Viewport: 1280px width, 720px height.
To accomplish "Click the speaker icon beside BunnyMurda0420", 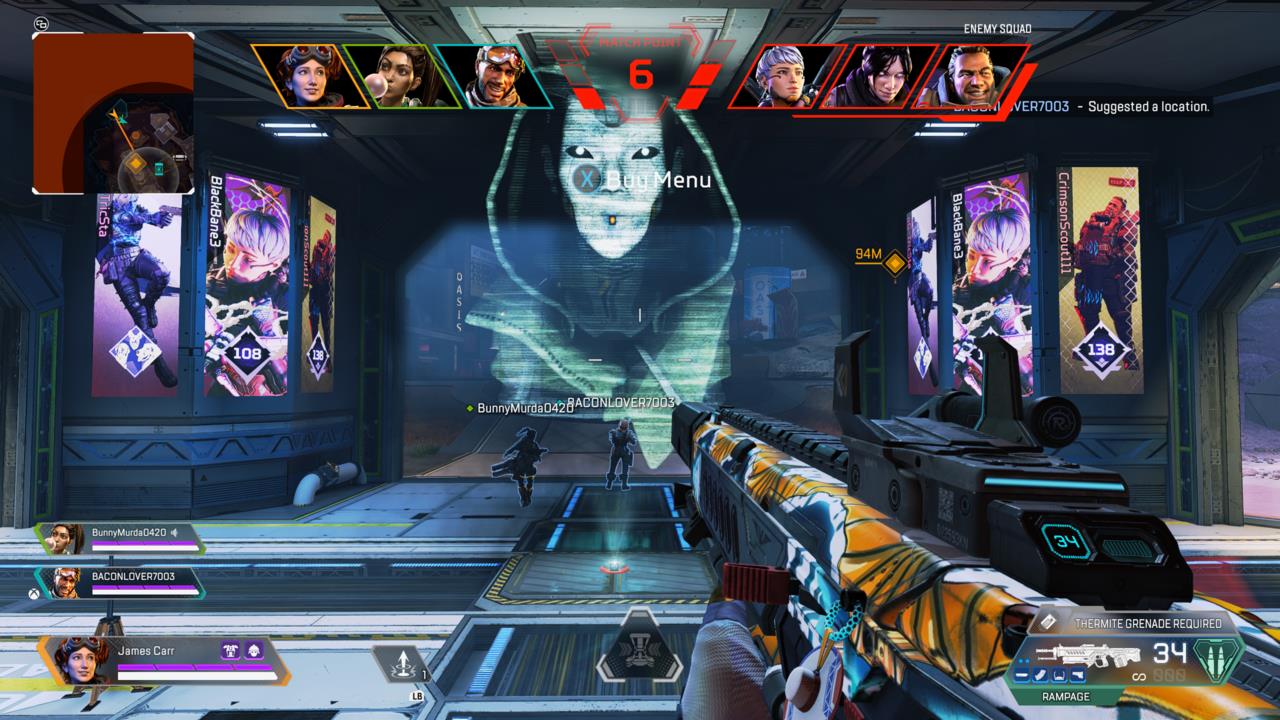I will coord(174,532).
